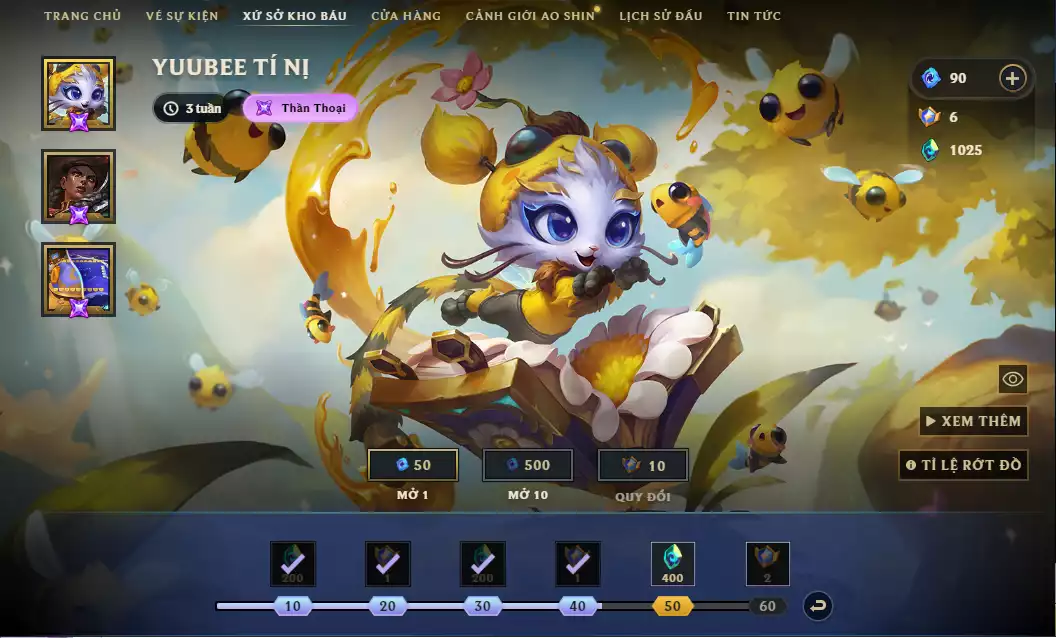
Task: Select the Xứ Sở Kho Báu tab
Action: click(x=294, y=16)
